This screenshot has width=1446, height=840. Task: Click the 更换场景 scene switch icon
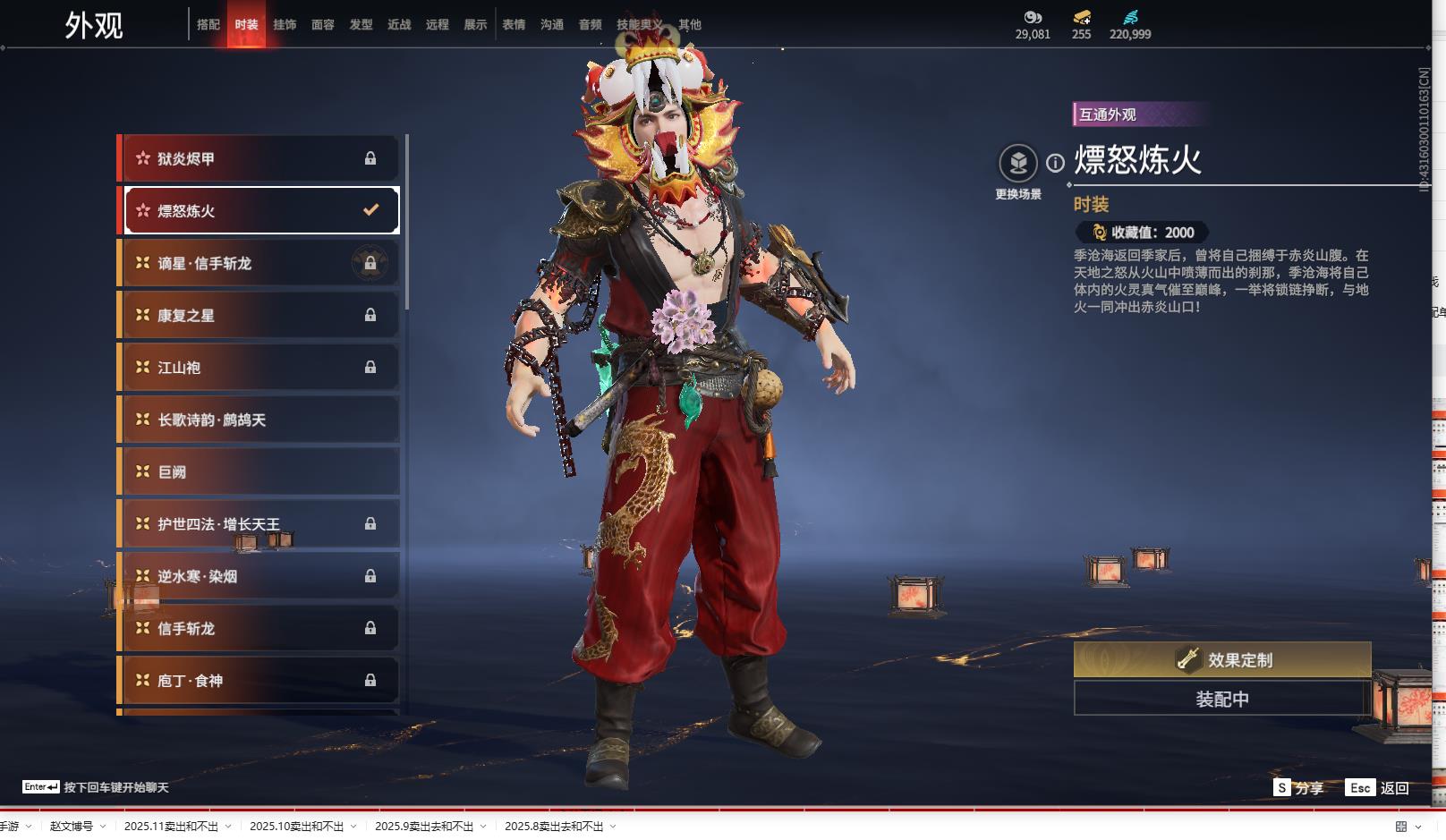1018,164
